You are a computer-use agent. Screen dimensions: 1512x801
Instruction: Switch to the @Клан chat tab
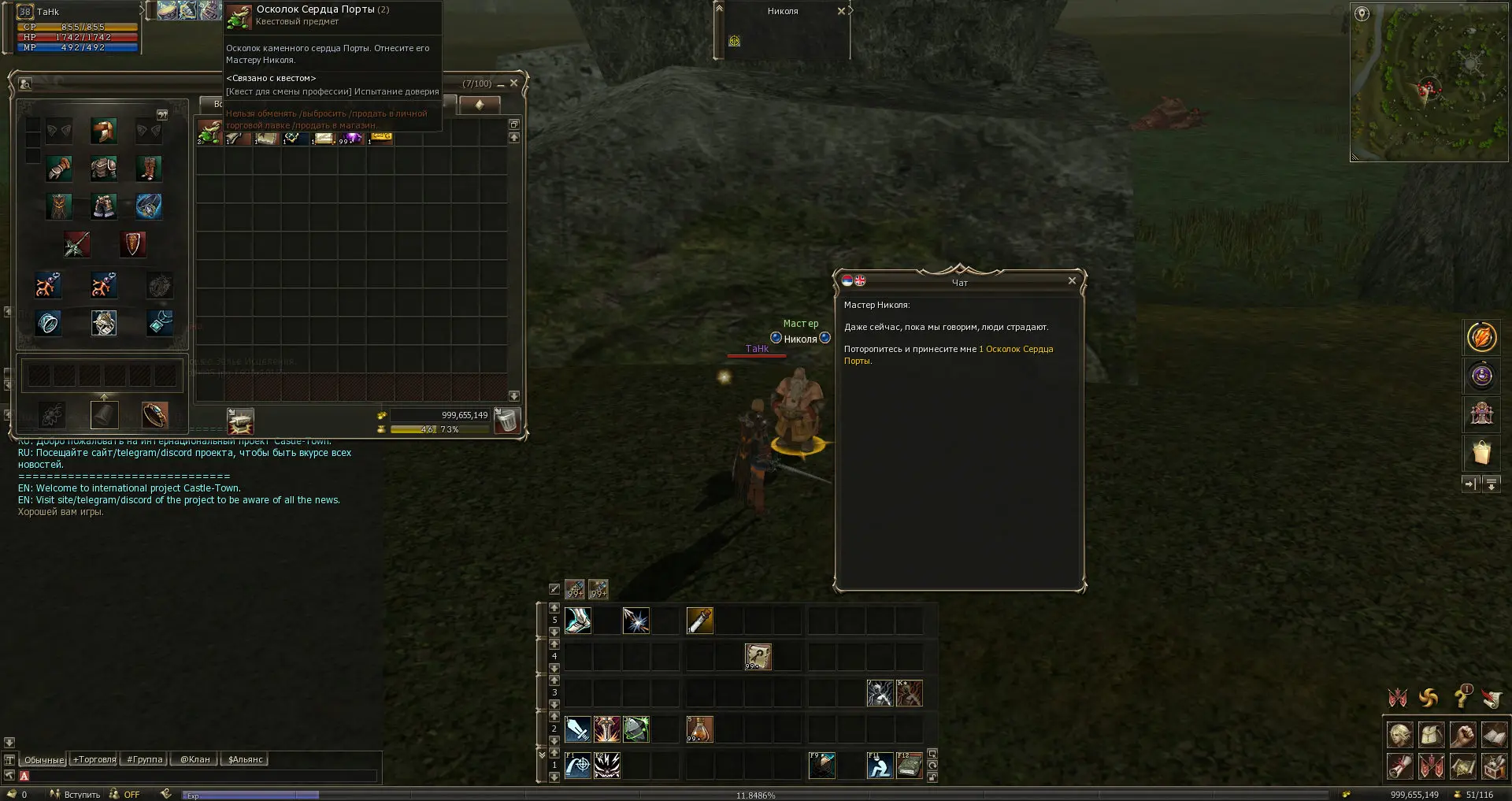195,760
